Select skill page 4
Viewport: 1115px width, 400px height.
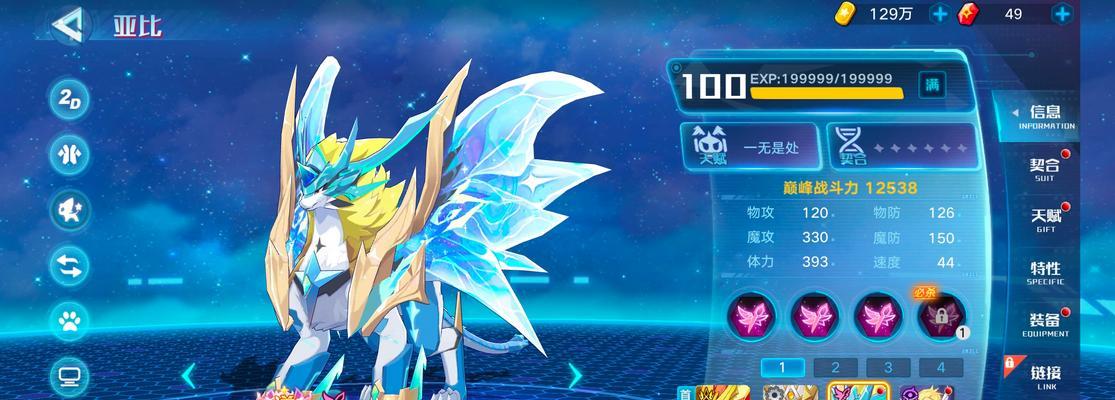(x=940, y=367)
